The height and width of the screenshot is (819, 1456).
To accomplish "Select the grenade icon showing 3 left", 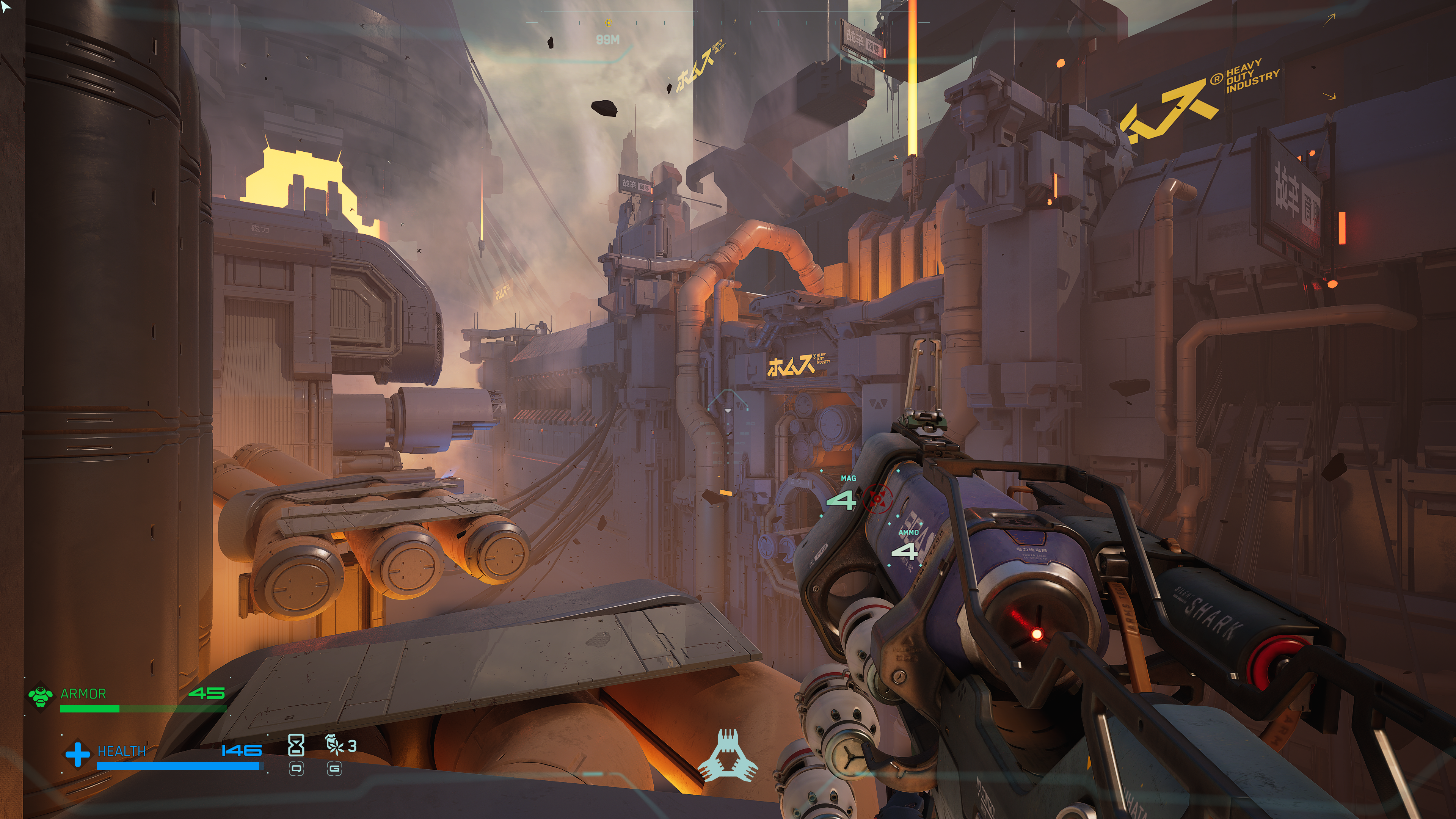I will tap(335, 745).
